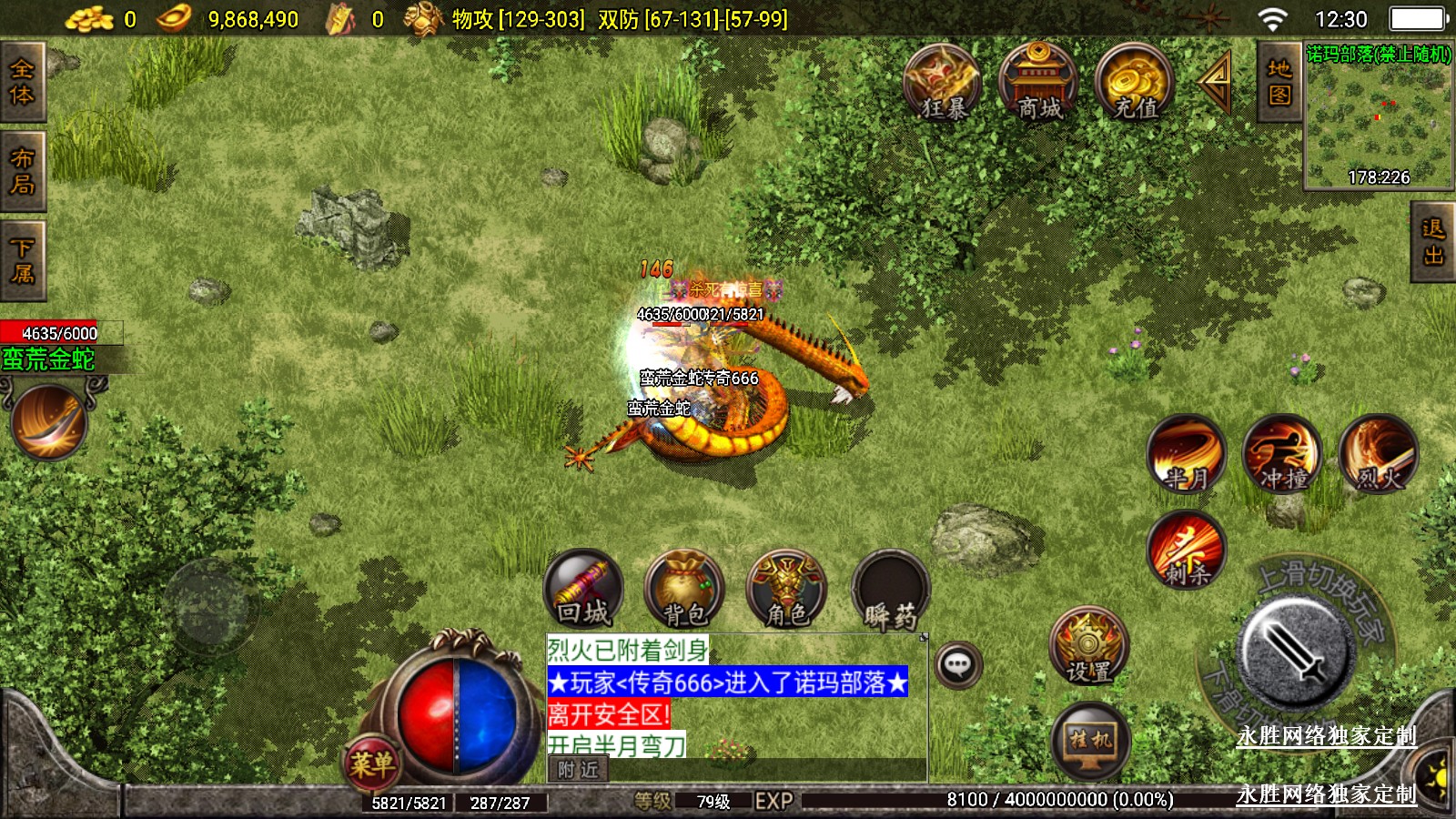Activate the 刺杀 skill
The image size is (1456, 819).
pos(1186,551)
